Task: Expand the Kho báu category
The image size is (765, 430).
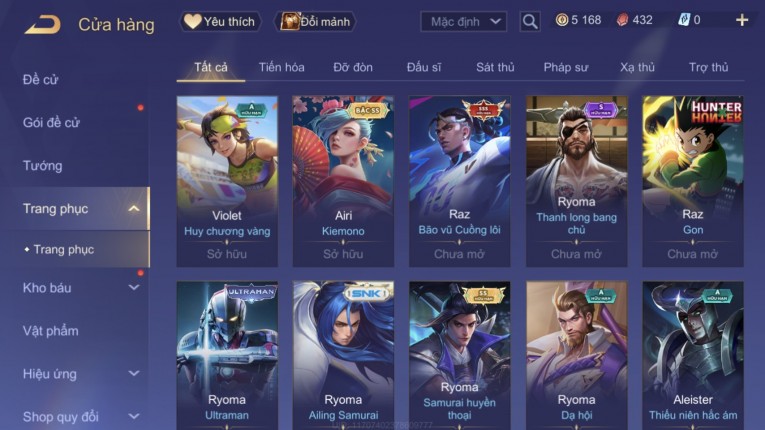Action: click(x=80, y=288)
